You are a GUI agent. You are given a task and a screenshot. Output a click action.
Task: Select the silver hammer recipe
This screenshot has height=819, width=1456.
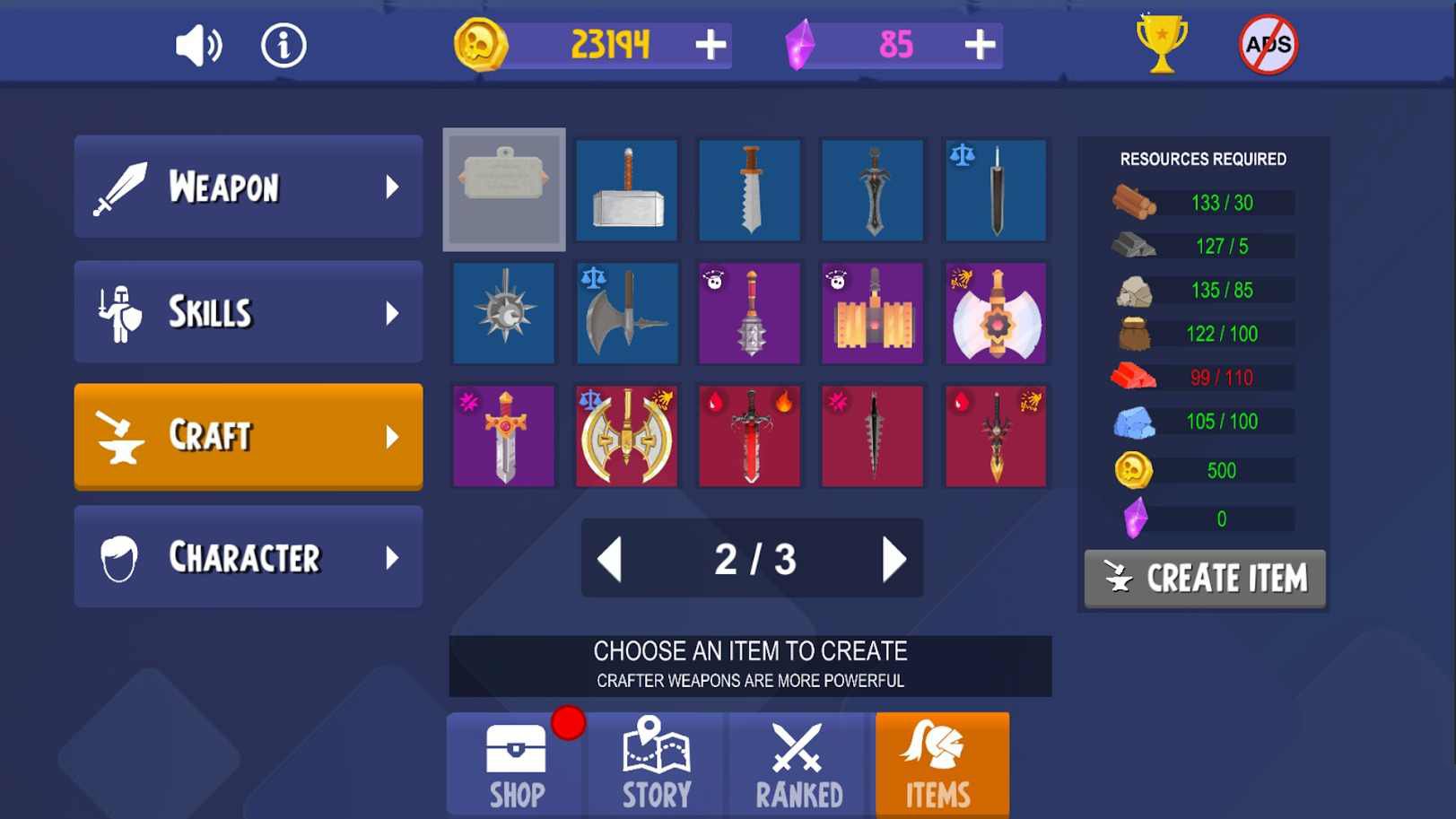[627, 190]
